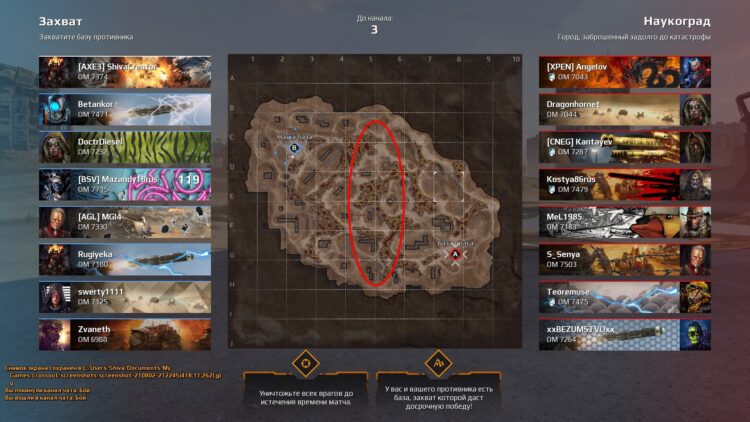Viewport: 750px width, 422px height.
Task: Choose the DoctrDiesel player banner
Action: click(x=125, y=146)
